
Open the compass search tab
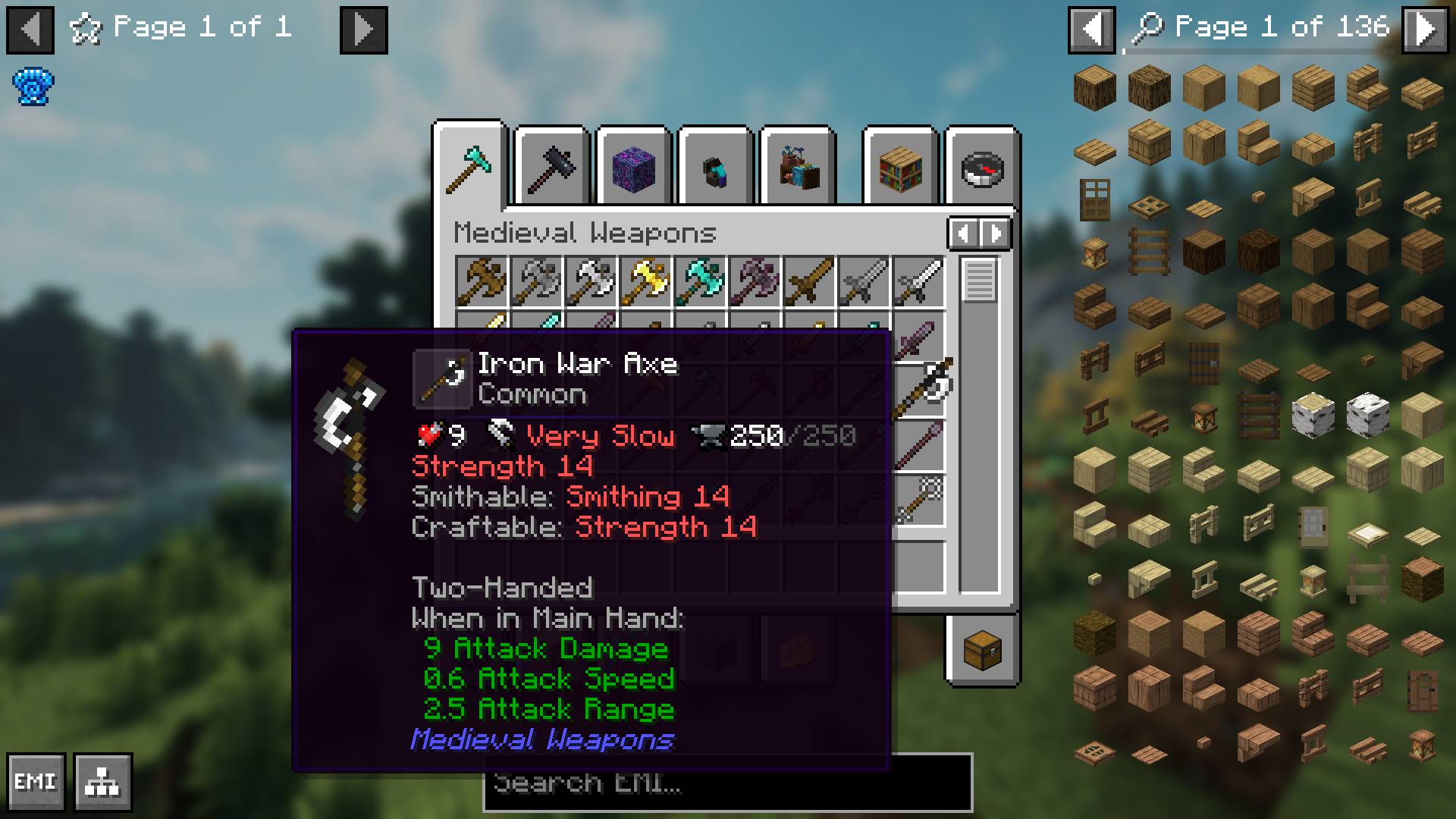point(982,168)
